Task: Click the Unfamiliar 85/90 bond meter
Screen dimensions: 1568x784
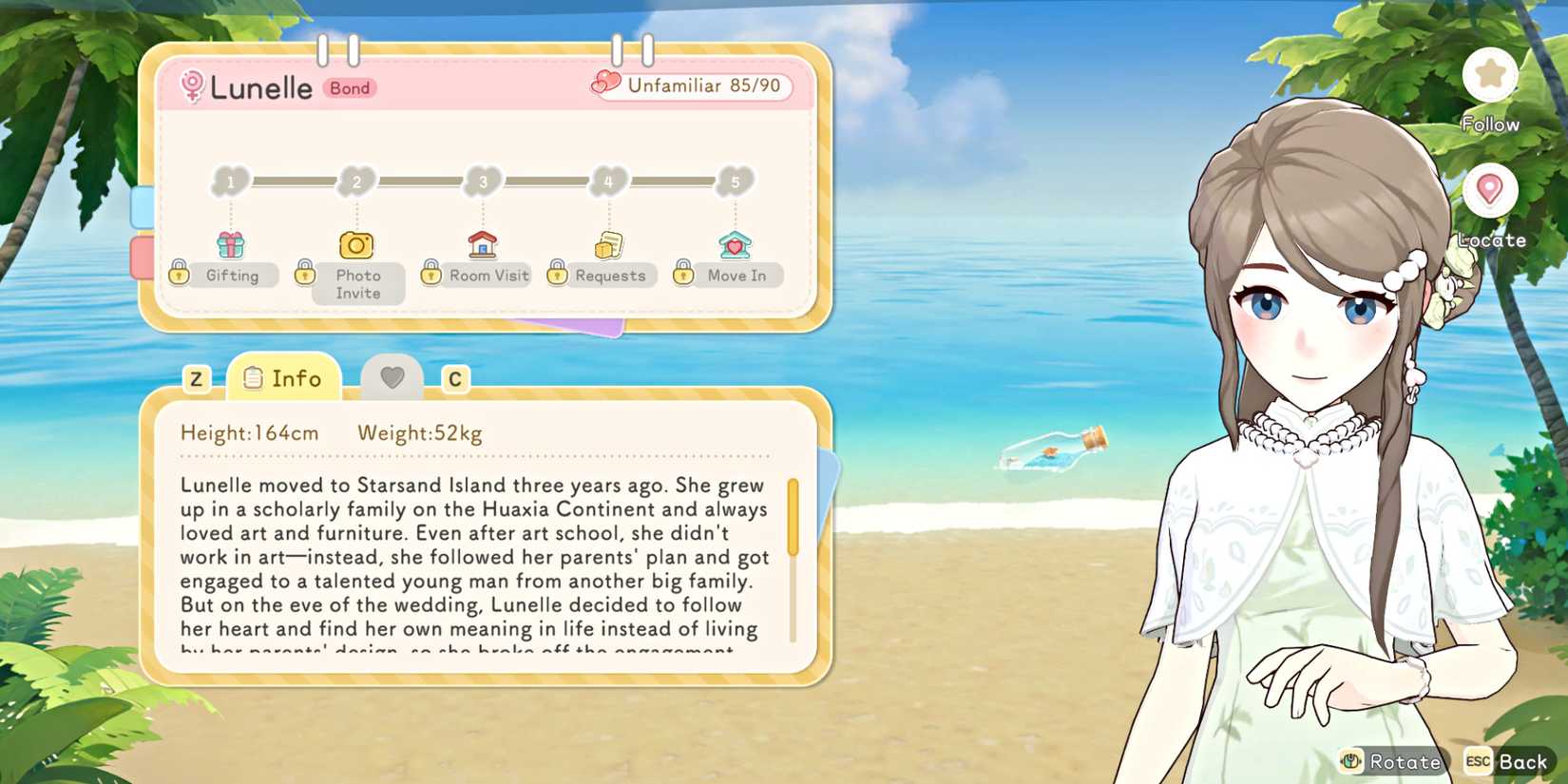Action: [694, 86]
